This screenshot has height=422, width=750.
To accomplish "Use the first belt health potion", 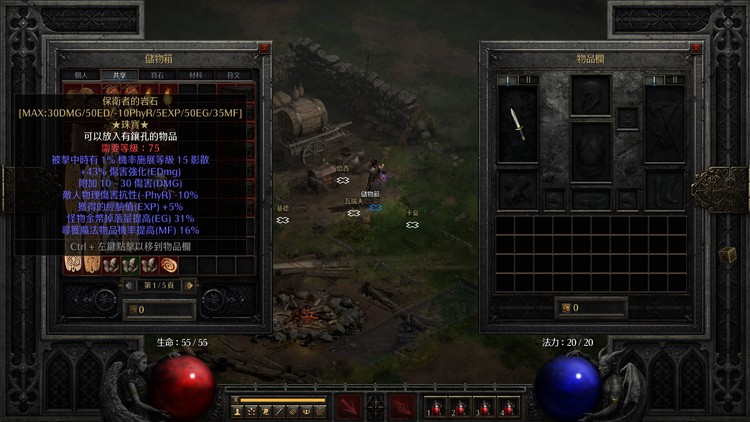I will (435, 407).
